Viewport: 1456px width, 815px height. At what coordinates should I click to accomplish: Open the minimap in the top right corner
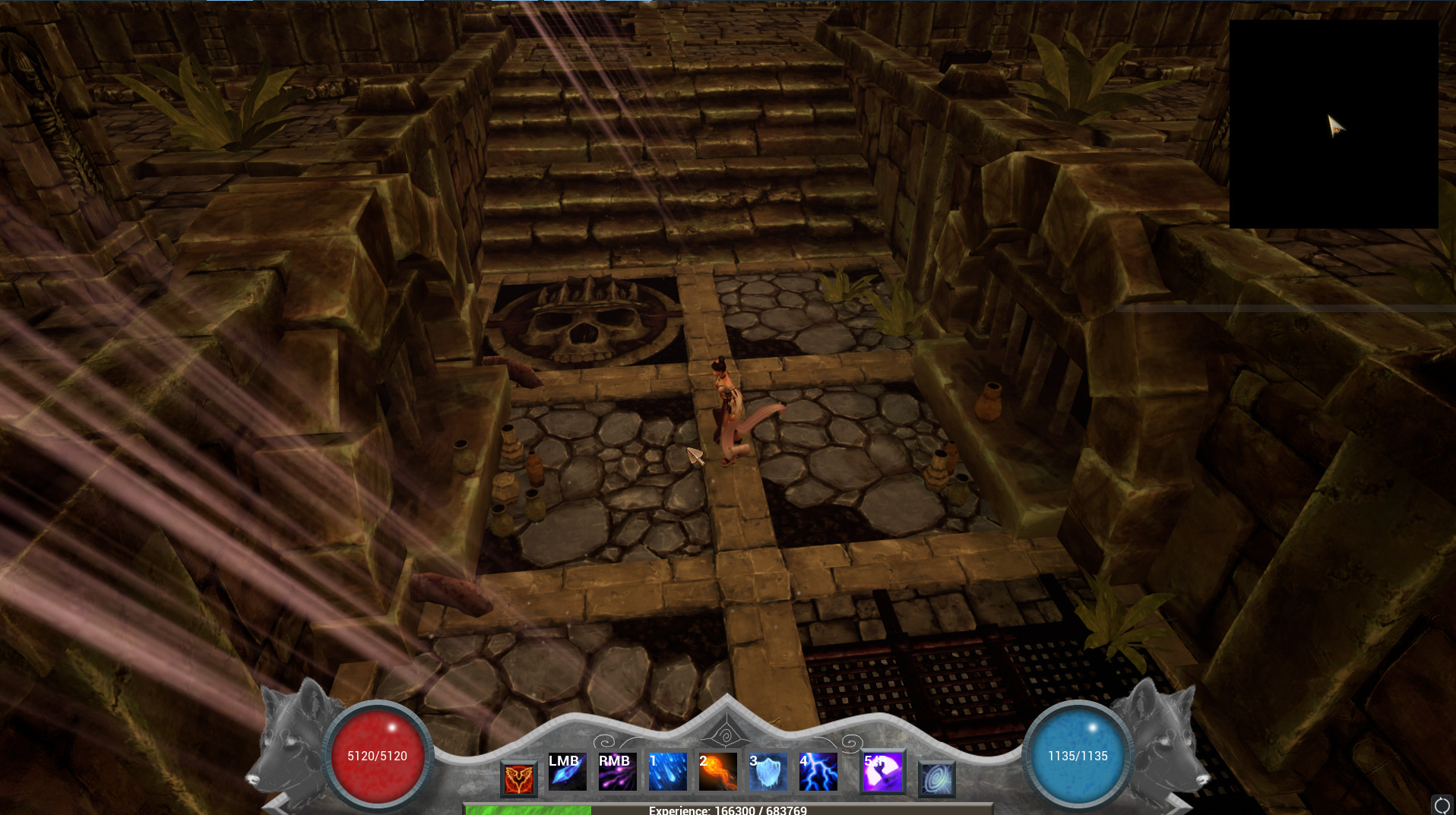point(1333,124)
